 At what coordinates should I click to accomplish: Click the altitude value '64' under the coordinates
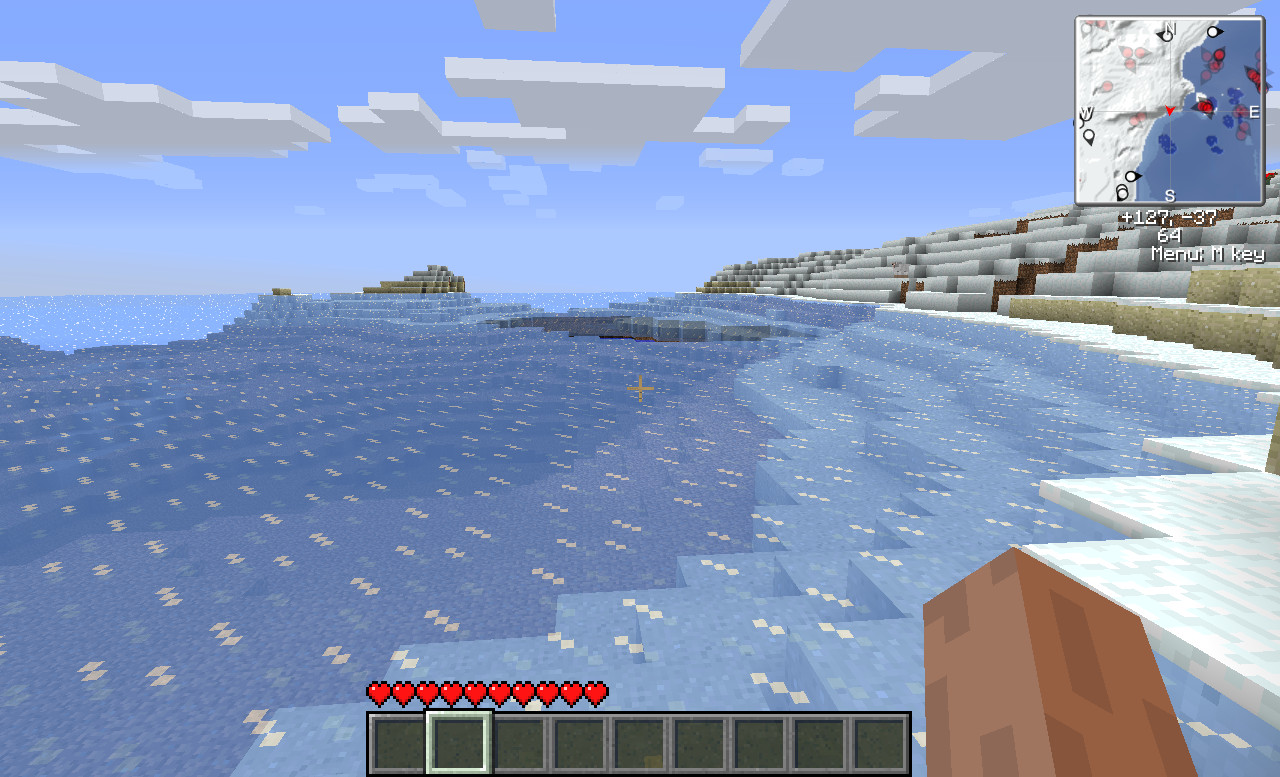[1168, 235]
